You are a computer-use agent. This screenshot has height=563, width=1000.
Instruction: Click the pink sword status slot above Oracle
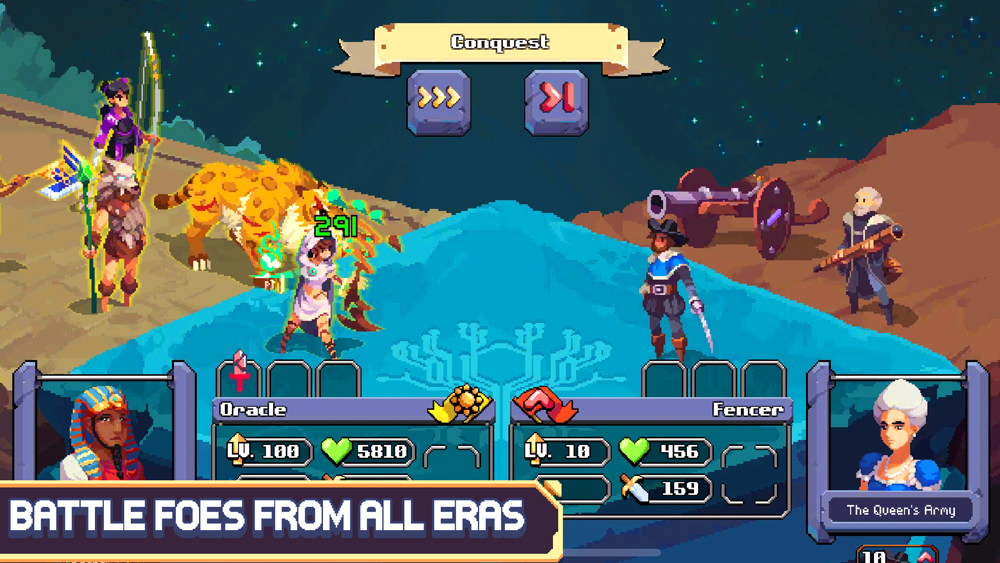239,377
